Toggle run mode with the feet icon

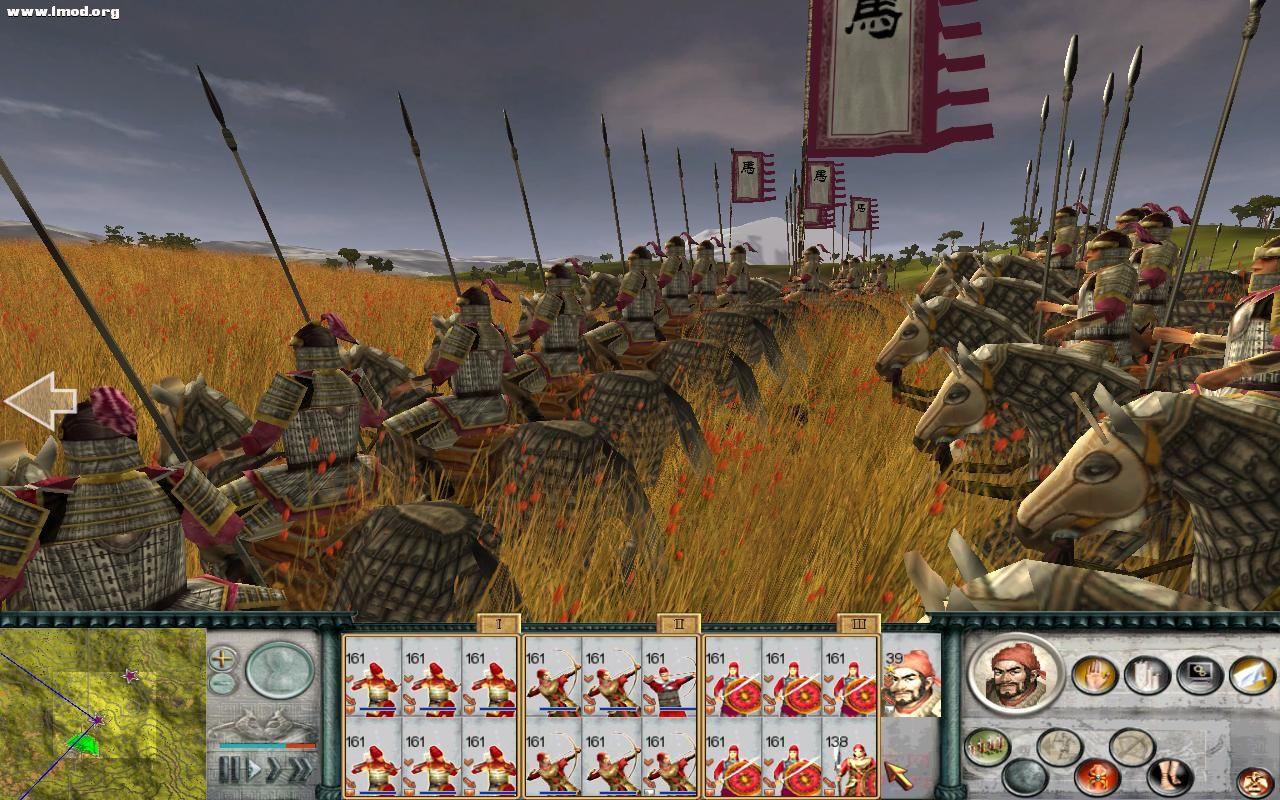[1170, 776]
